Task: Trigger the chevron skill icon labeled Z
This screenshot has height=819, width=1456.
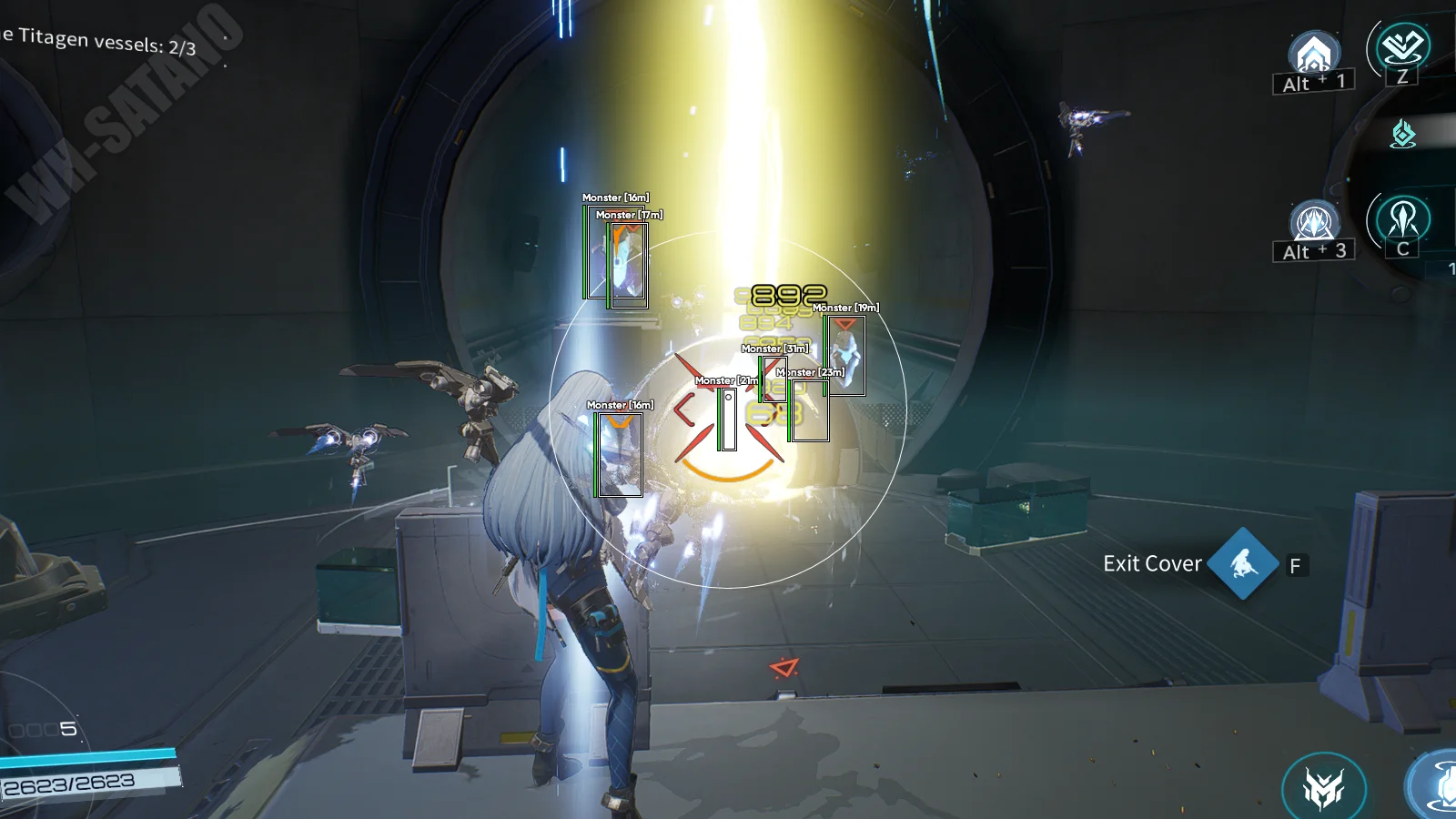Action: point(1402,46)
